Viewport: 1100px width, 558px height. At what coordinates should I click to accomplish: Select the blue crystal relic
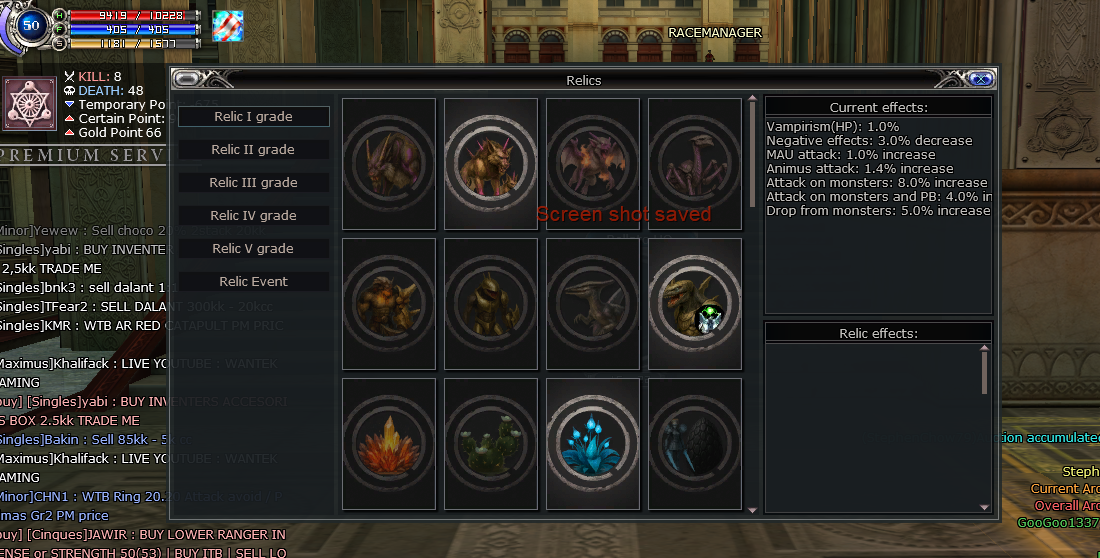pos(593,444)
